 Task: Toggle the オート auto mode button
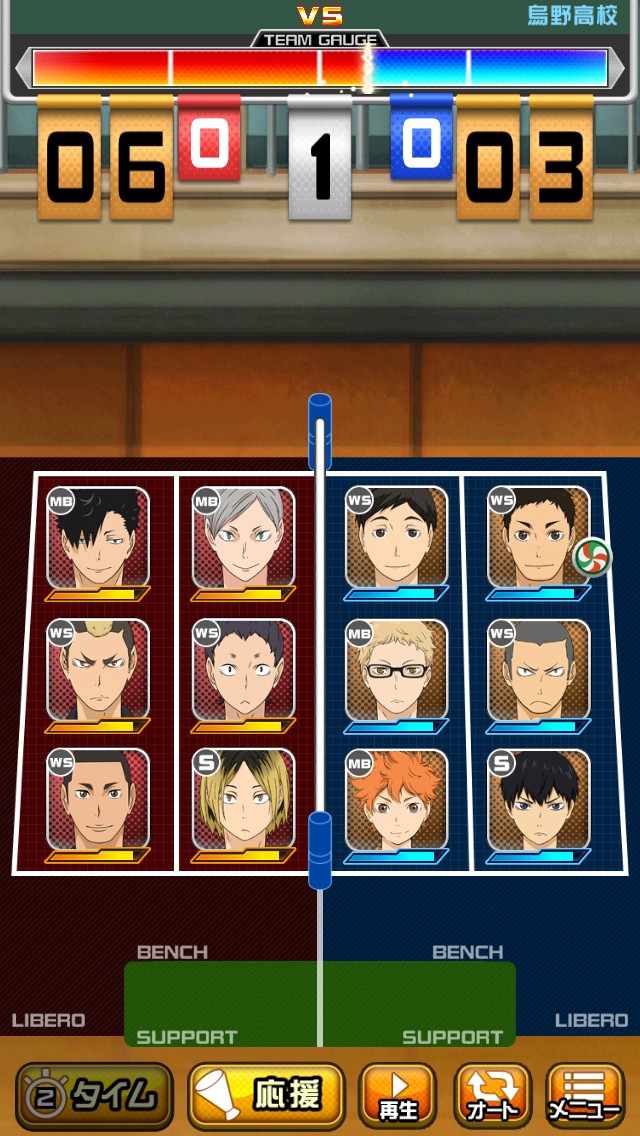click(x=493, y=1096)
